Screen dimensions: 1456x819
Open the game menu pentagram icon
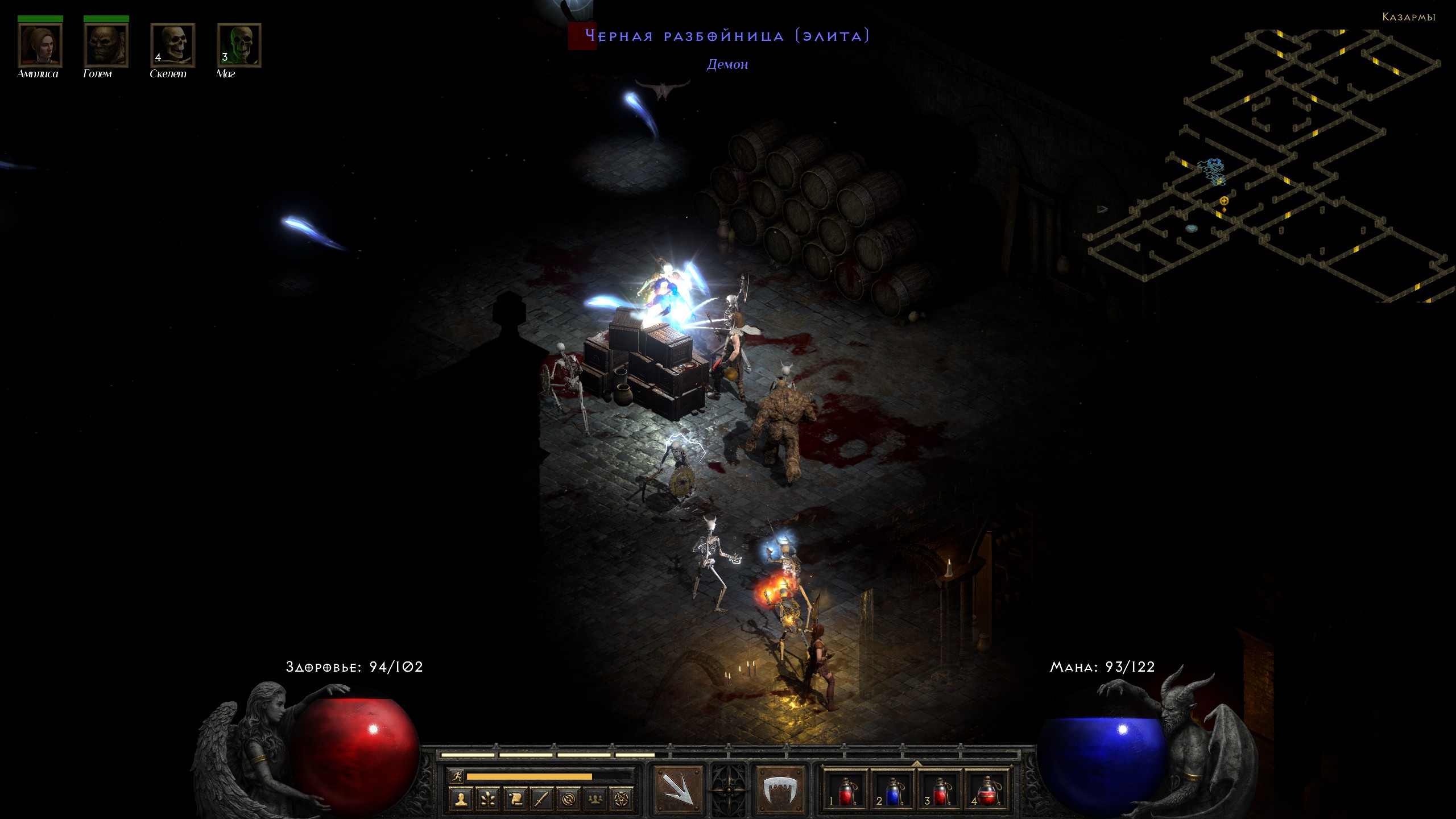tap(622, 800)
